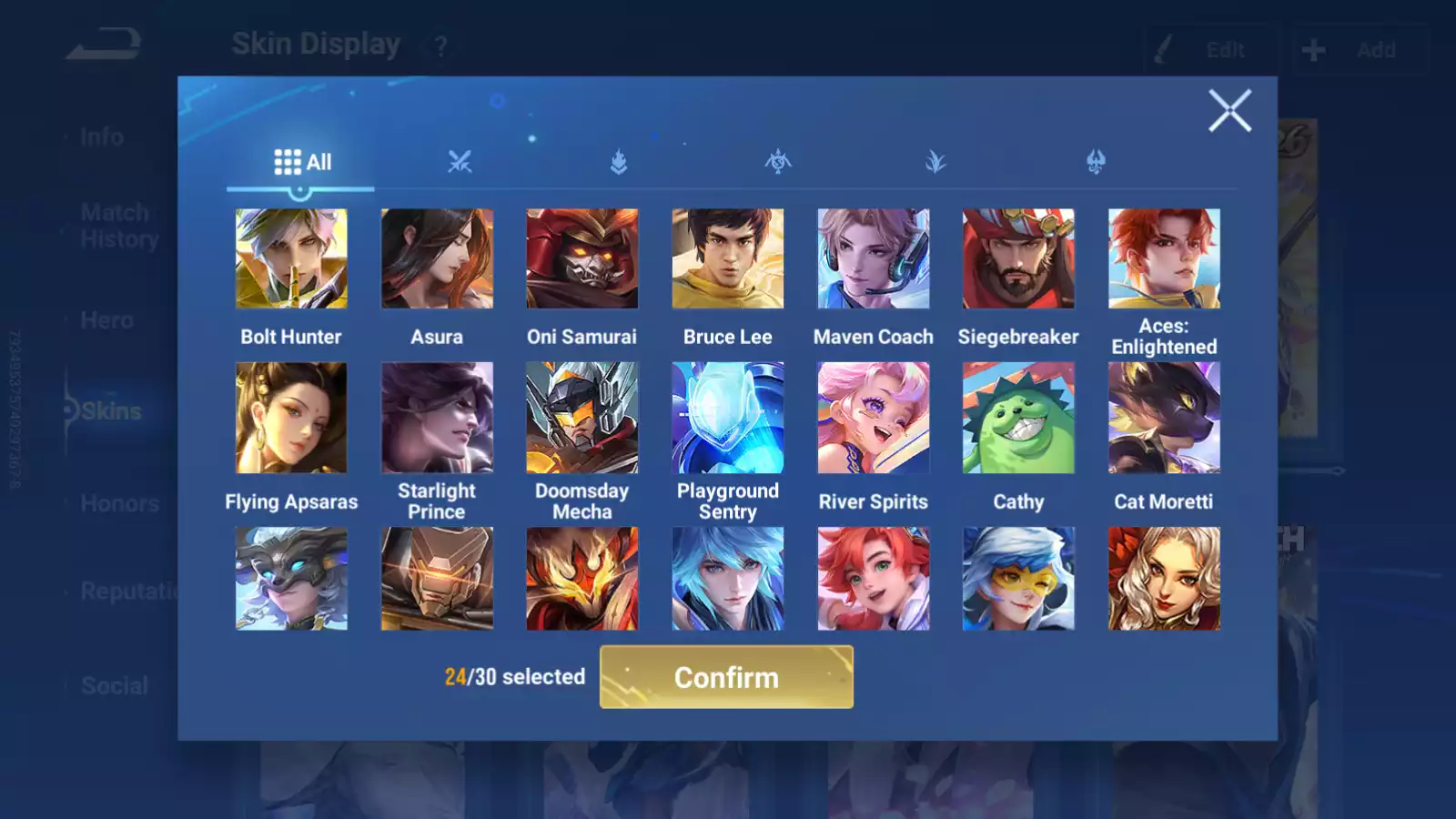Select the Cat Moretti skin

click(1164, 419)
